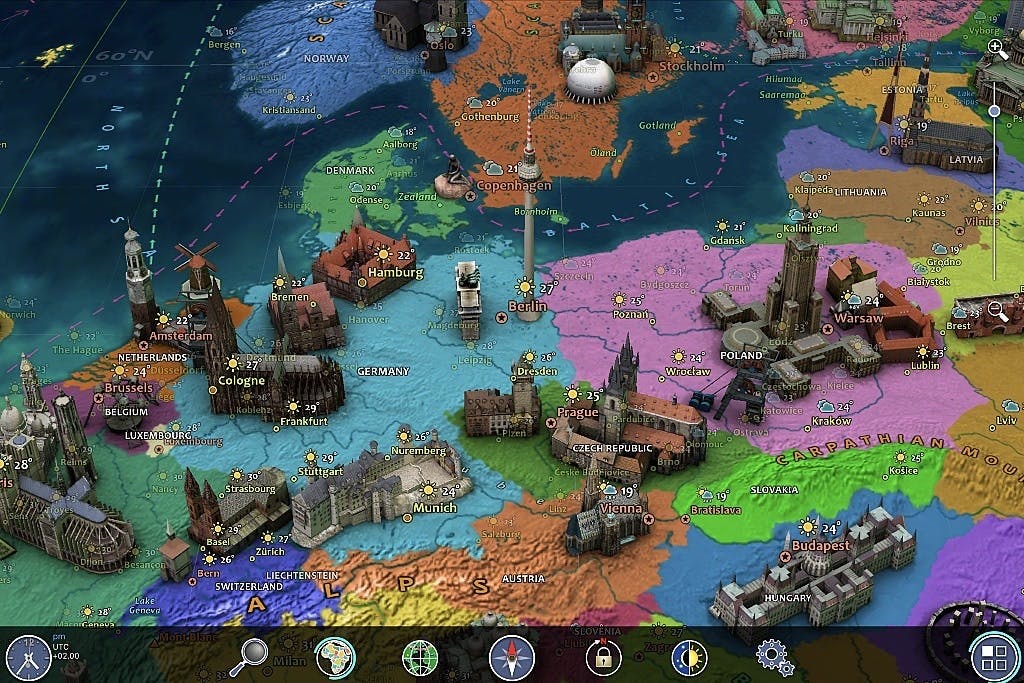Screen dimensions: 1024x683
Task: Zoom out with the minus magnifier
Action: (997, 310)
